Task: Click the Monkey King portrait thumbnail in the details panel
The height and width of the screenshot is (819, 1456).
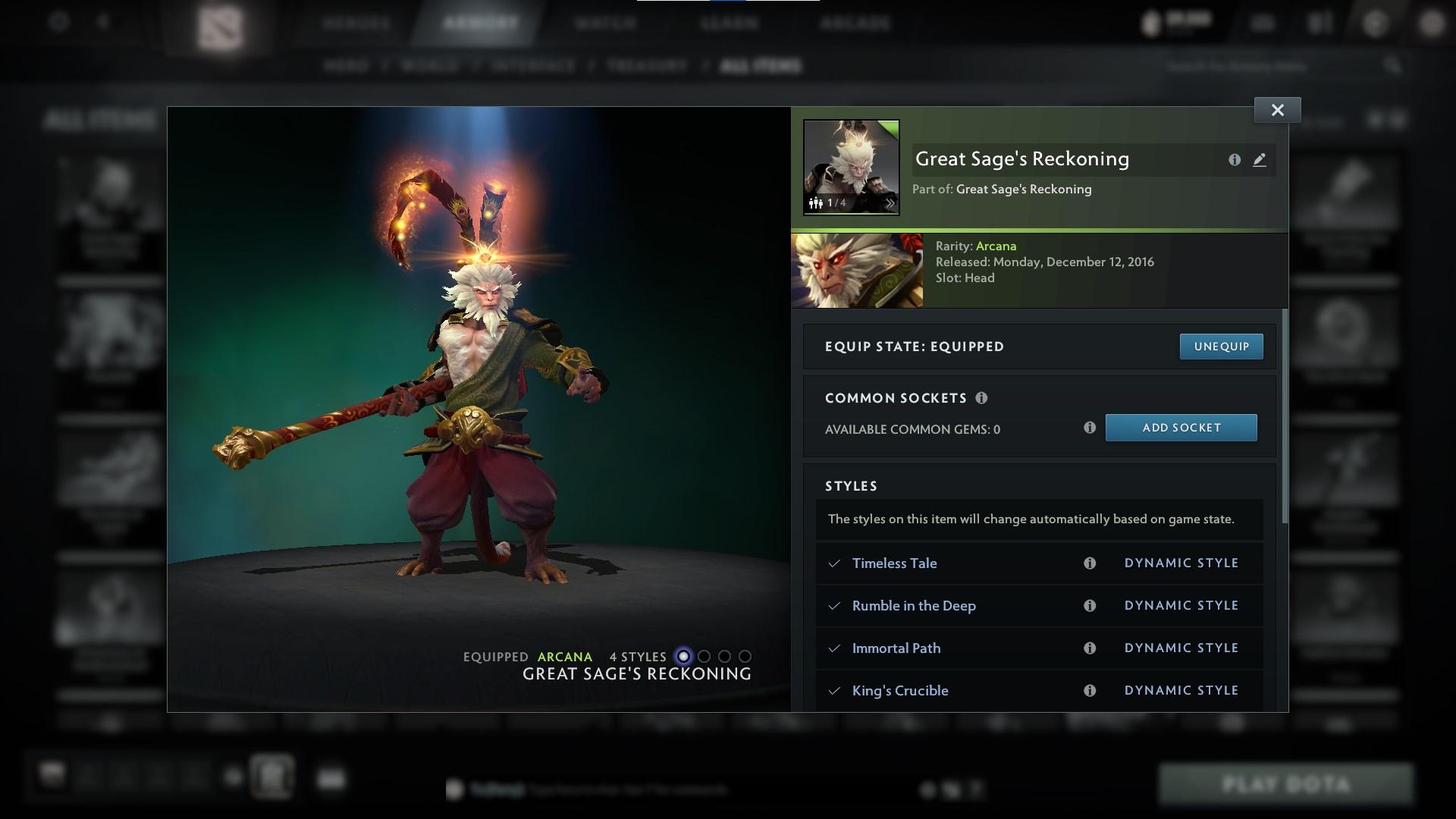Action: click(857, 269)
